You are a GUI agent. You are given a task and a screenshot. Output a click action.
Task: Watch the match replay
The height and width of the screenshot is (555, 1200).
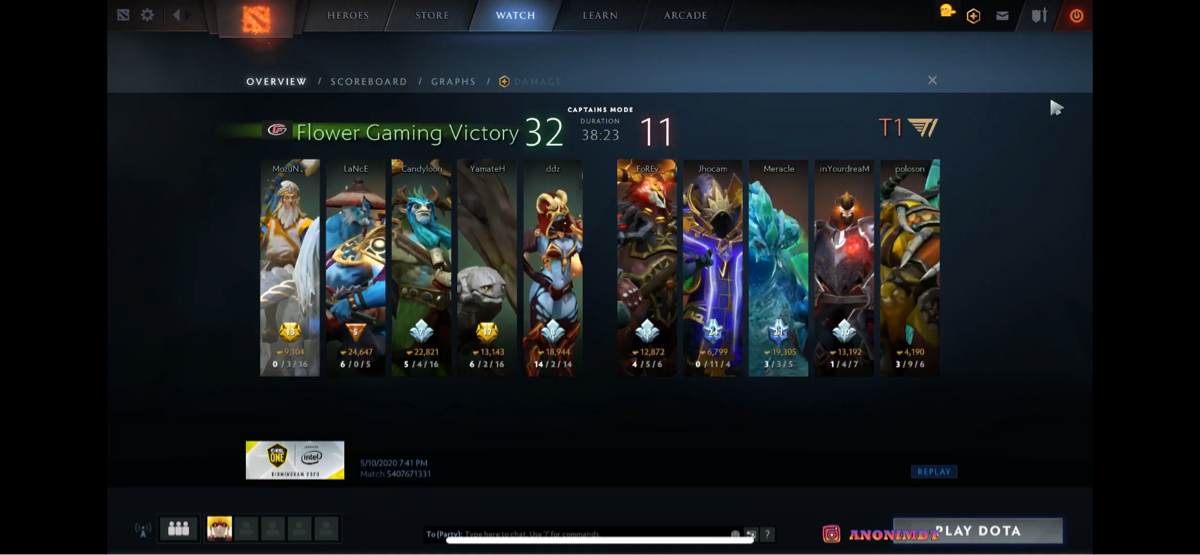[934, 472]
